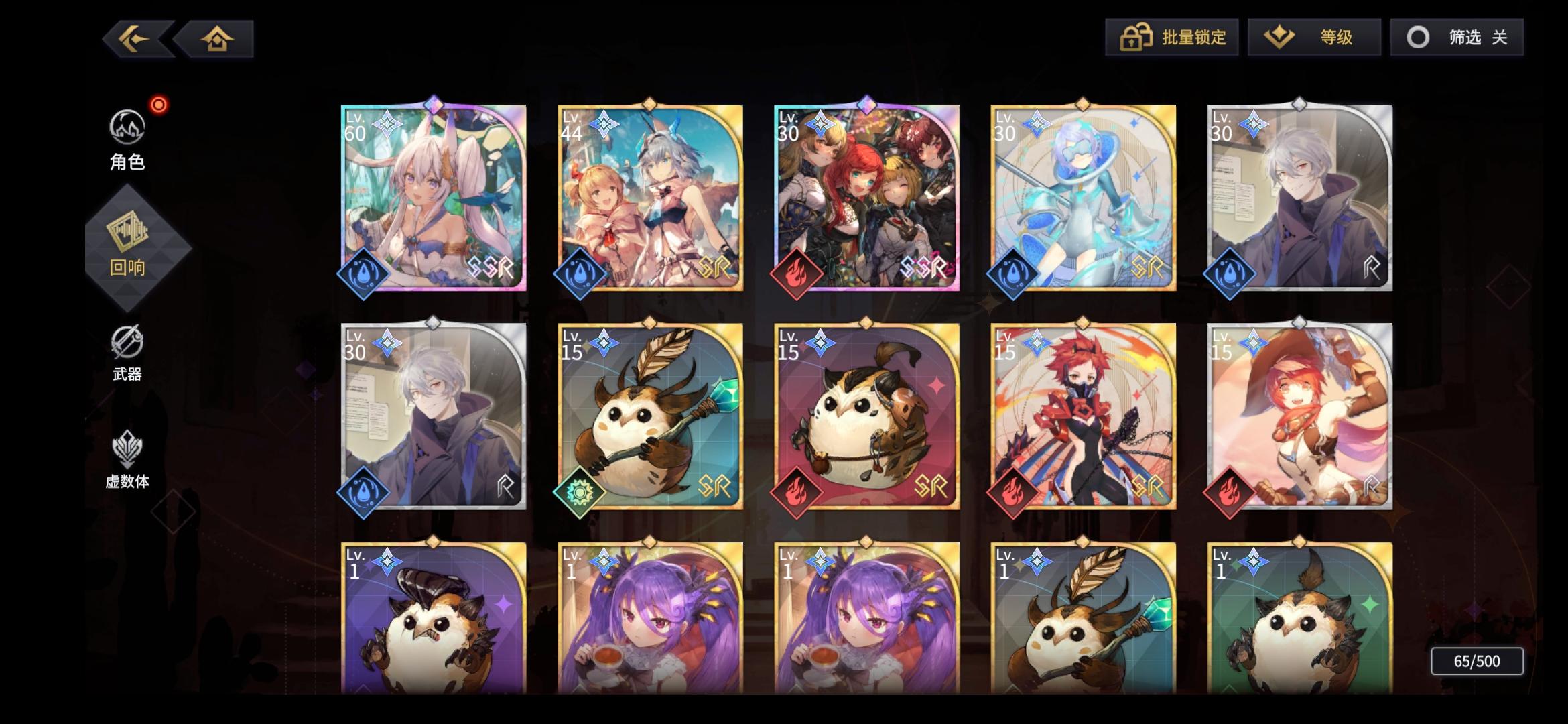Tap the fire element icon on Lv.30 SSR card
This screenshot has width=1568, height=724.
(796, 272)
